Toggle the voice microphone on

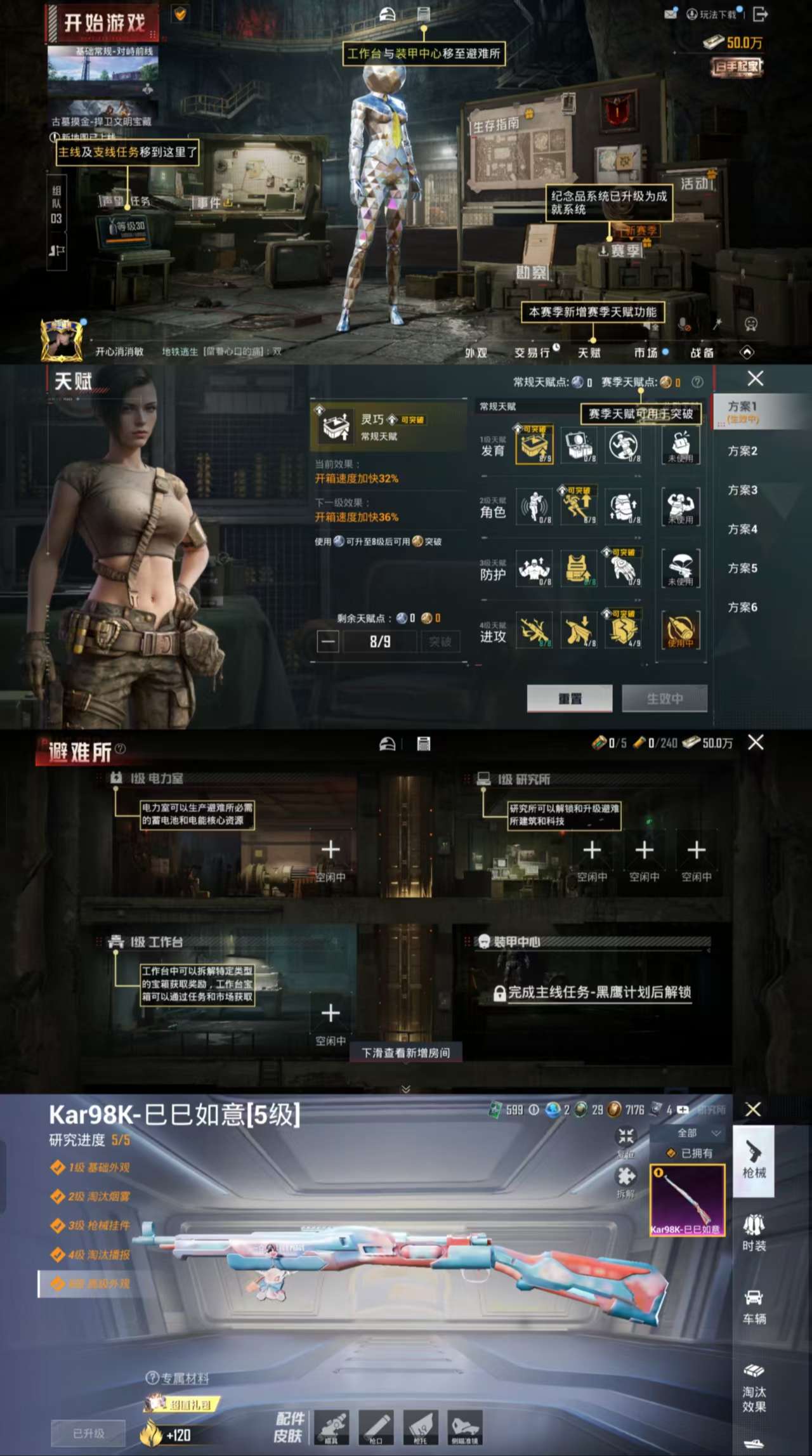click(682, 324)
